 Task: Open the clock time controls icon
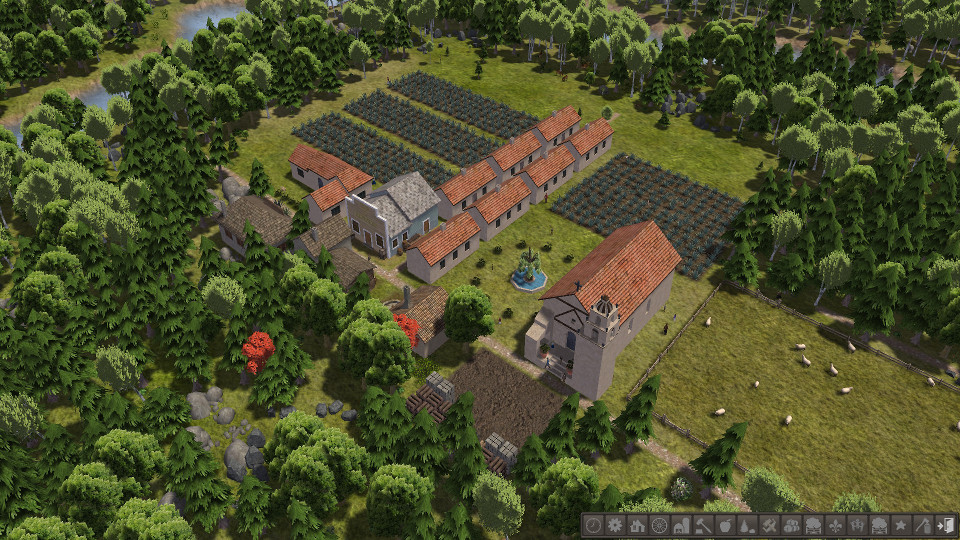tap(593, 525)
